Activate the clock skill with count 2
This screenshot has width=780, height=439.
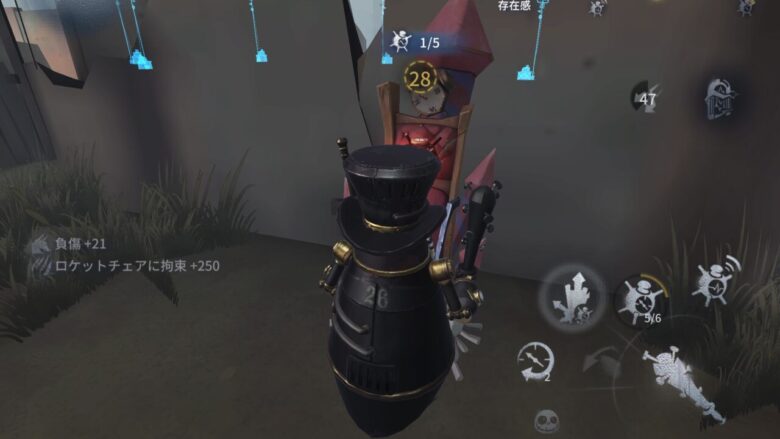pyautogui.click(x=536, y=362)
